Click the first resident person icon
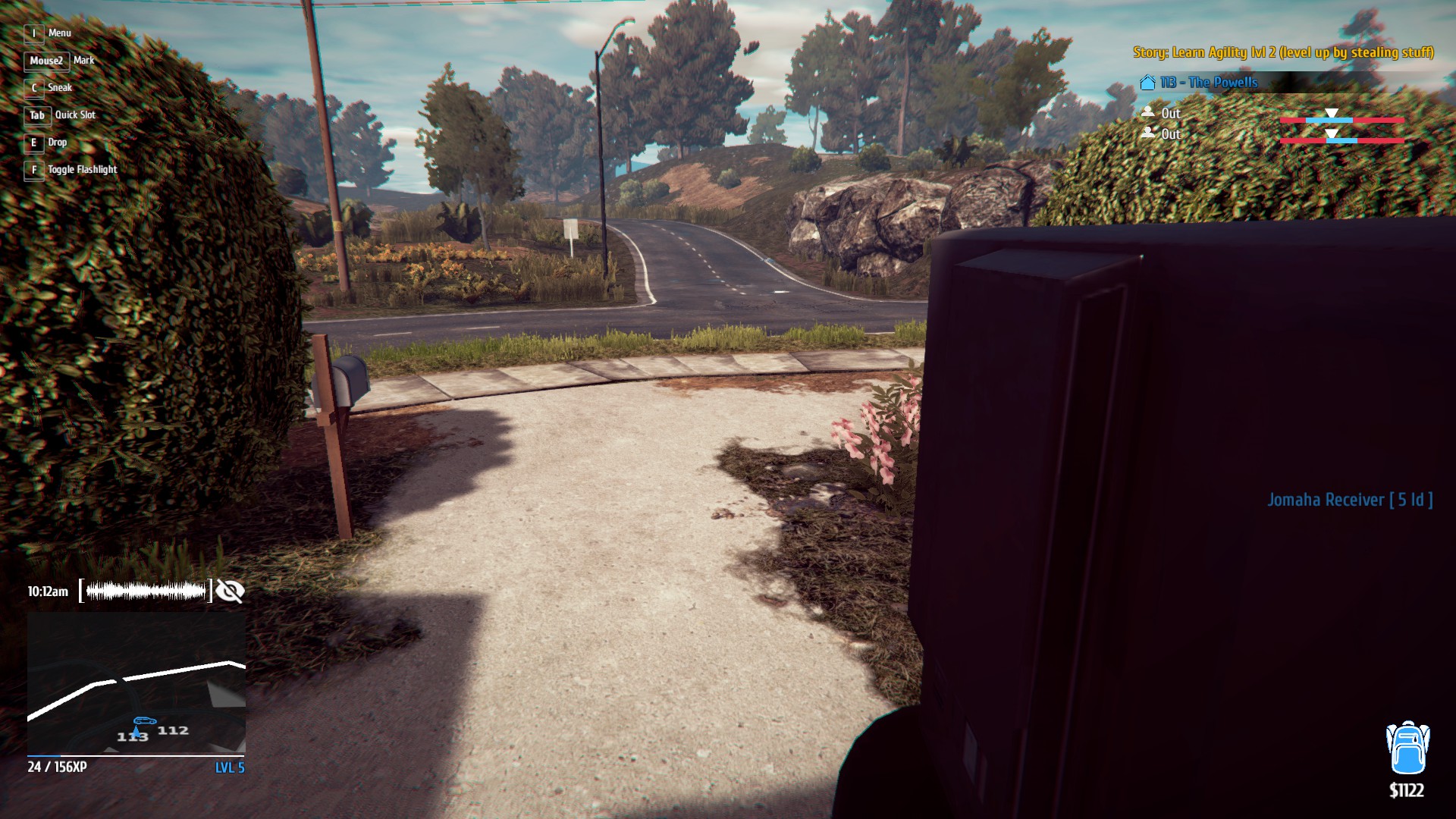 tap(1149, 112)
